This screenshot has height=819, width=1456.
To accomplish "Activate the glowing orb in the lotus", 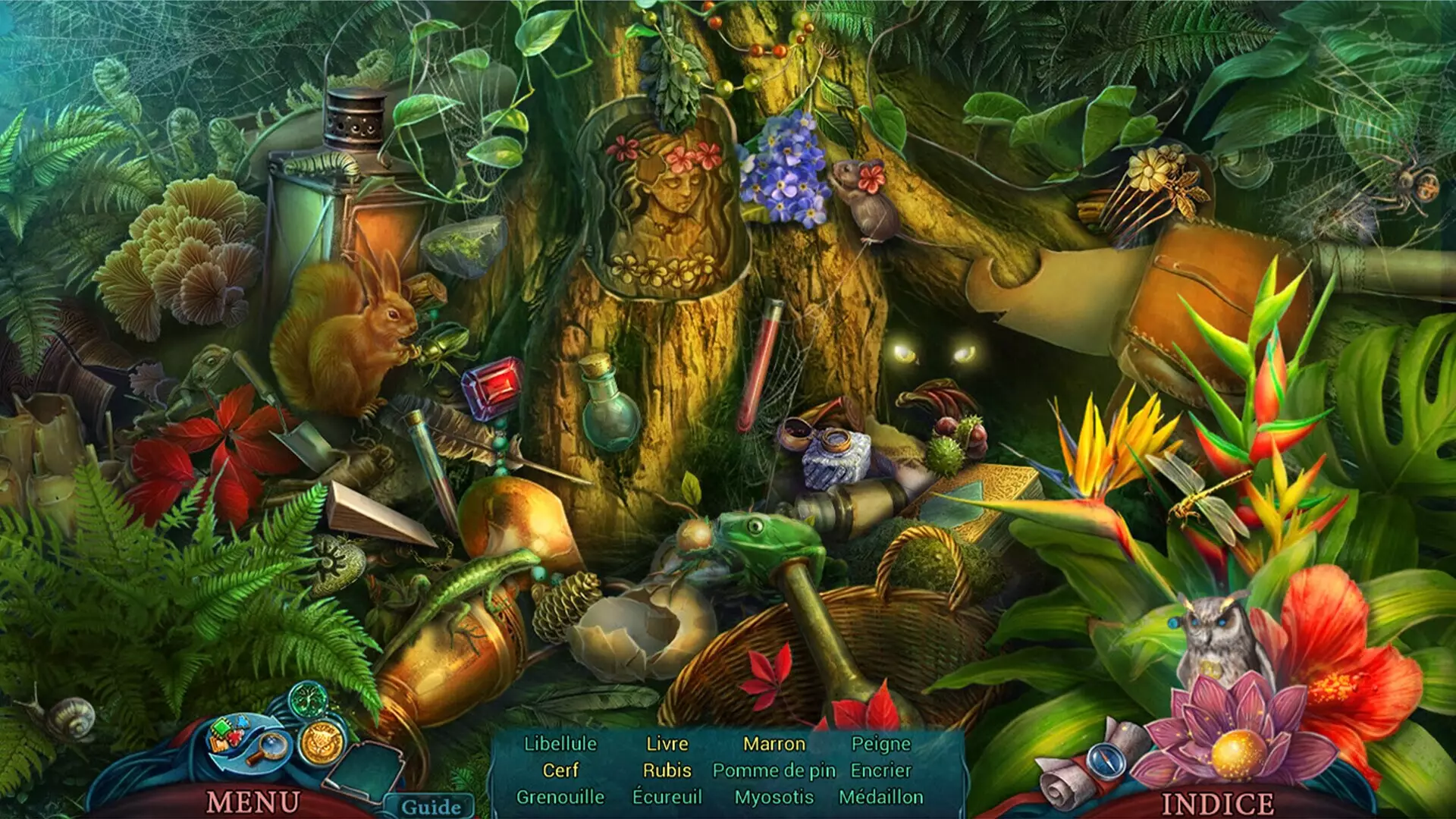I will (x=1238, y=753).
